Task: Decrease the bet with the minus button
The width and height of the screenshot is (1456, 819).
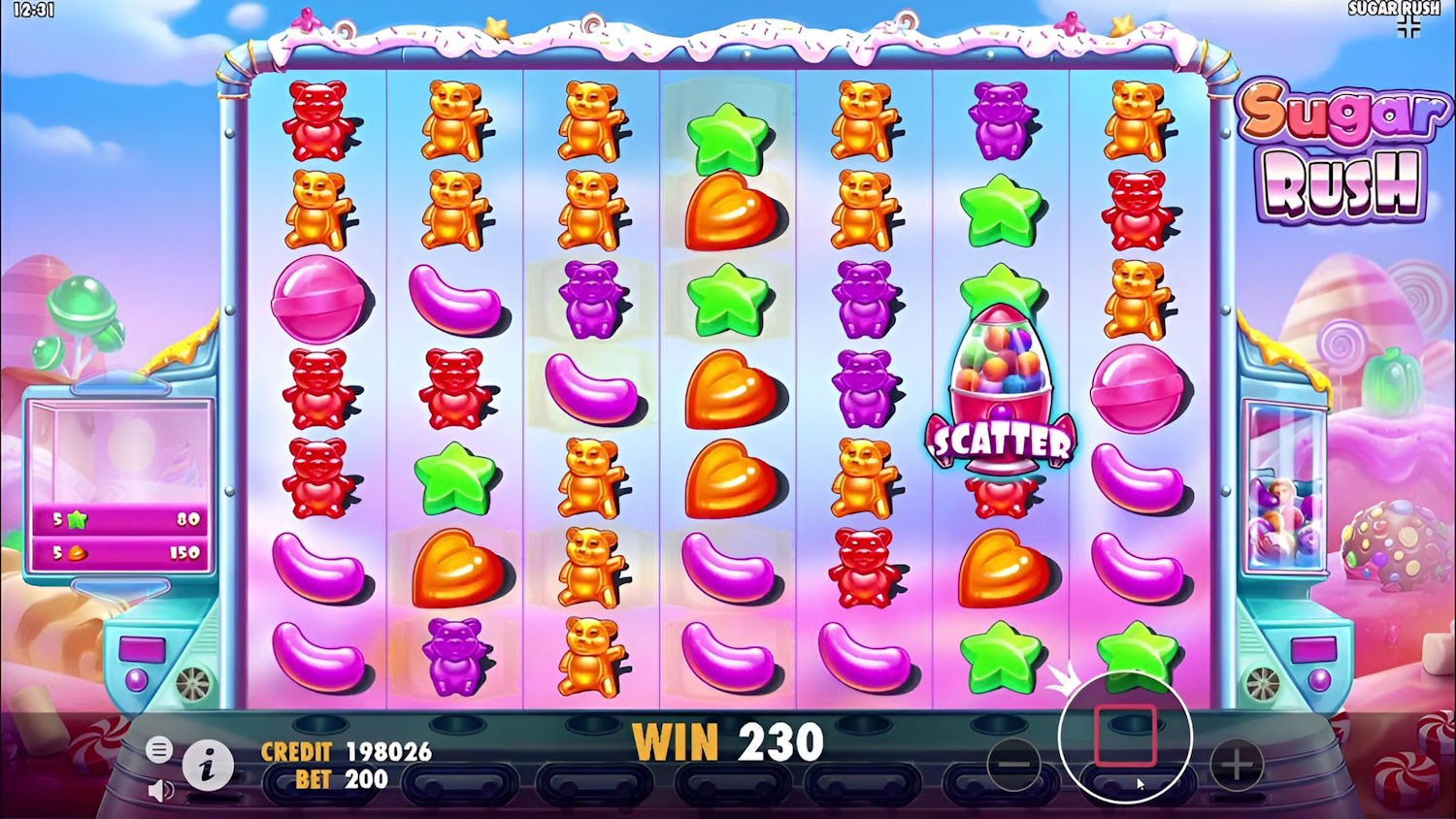Action: tap(1013, 765)
